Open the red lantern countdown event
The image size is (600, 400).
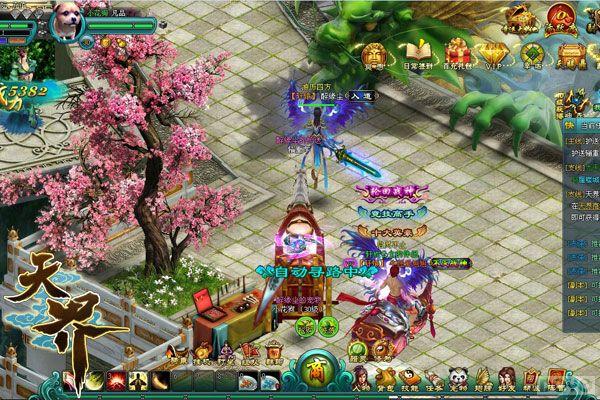pos(559,17)
